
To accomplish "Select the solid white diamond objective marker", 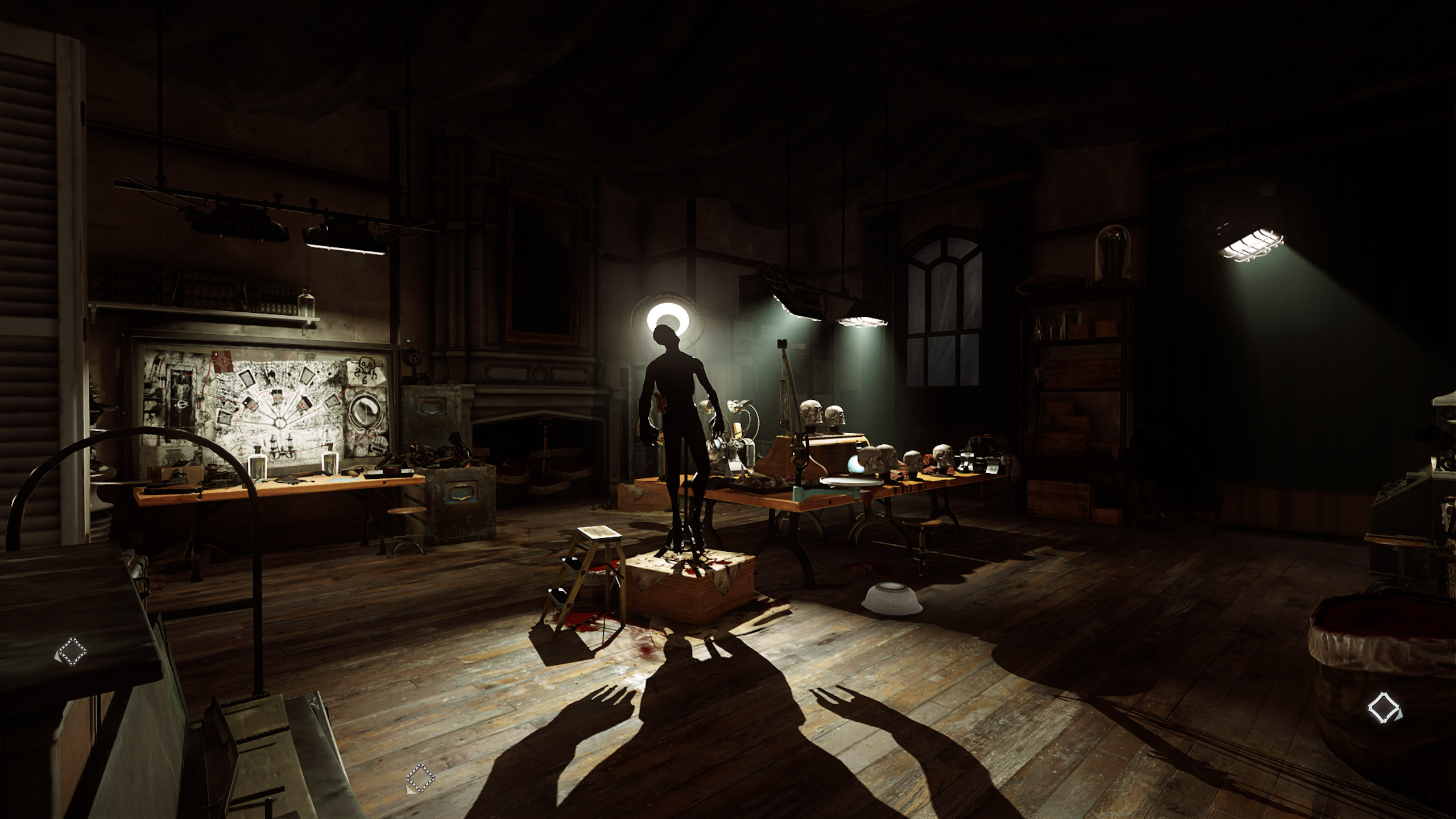I will (x=1384, y=708).
